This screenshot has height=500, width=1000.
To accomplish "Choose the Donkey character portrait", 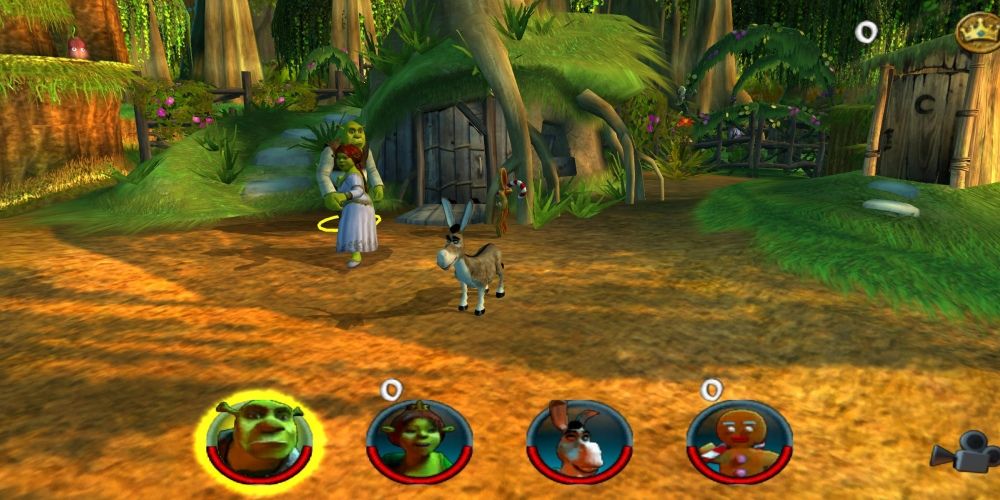I will (579, 440).
